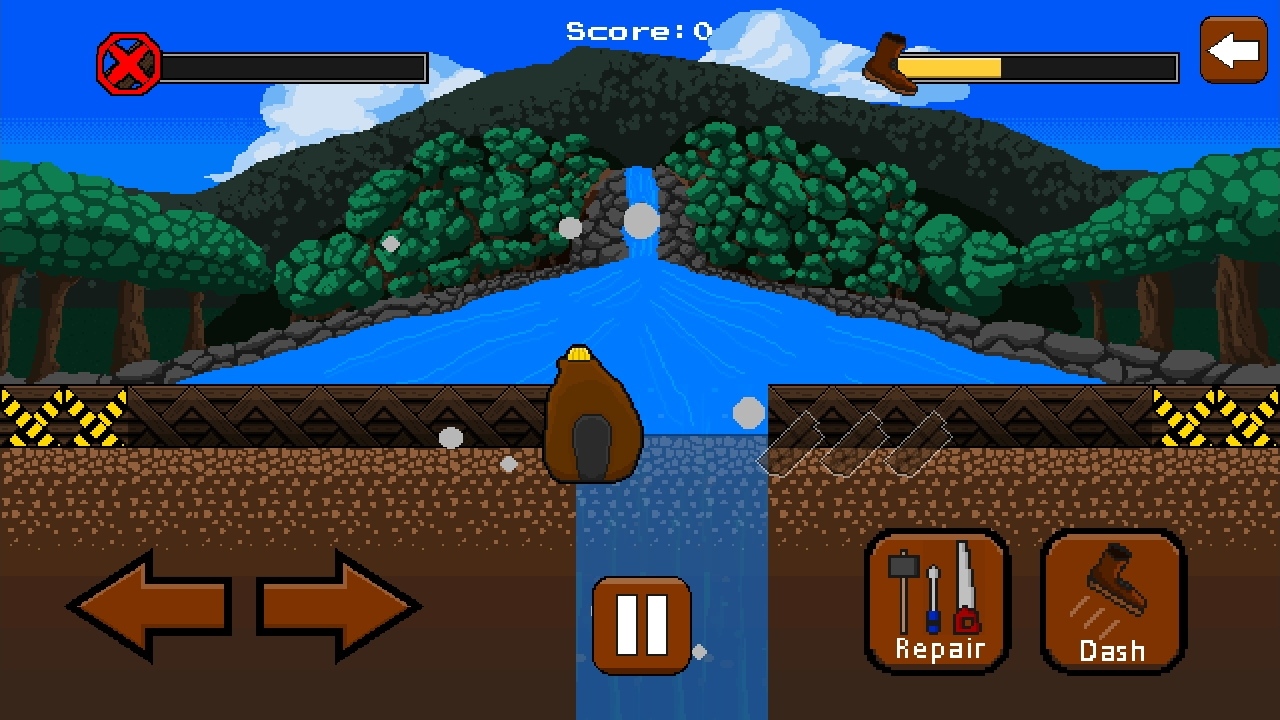Click the saw icon within the Repair button
Viewport: 1280px width, 720px height.
click(966, 575)
